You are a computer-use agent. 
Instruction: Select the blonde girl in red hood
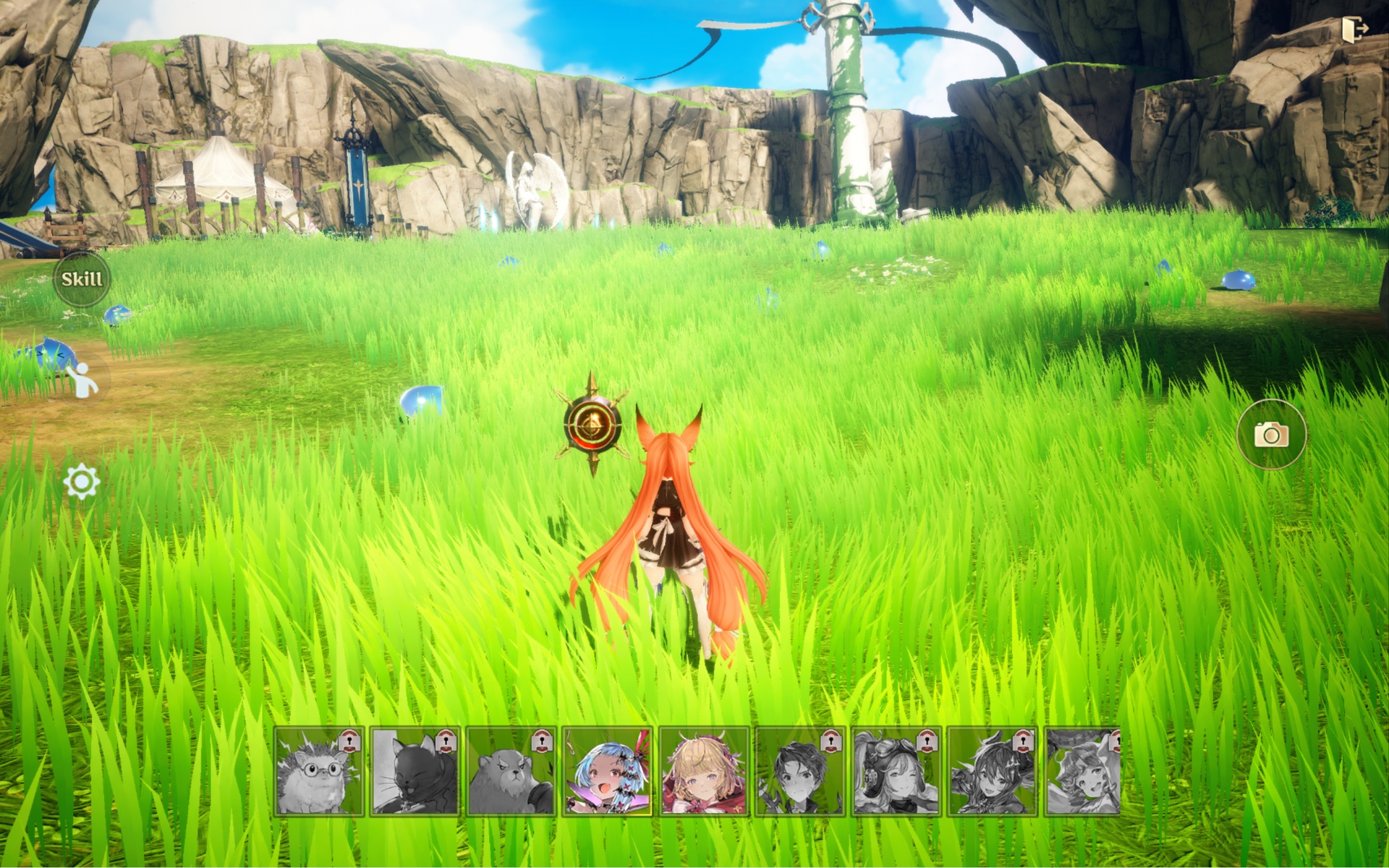pos(703,772)
